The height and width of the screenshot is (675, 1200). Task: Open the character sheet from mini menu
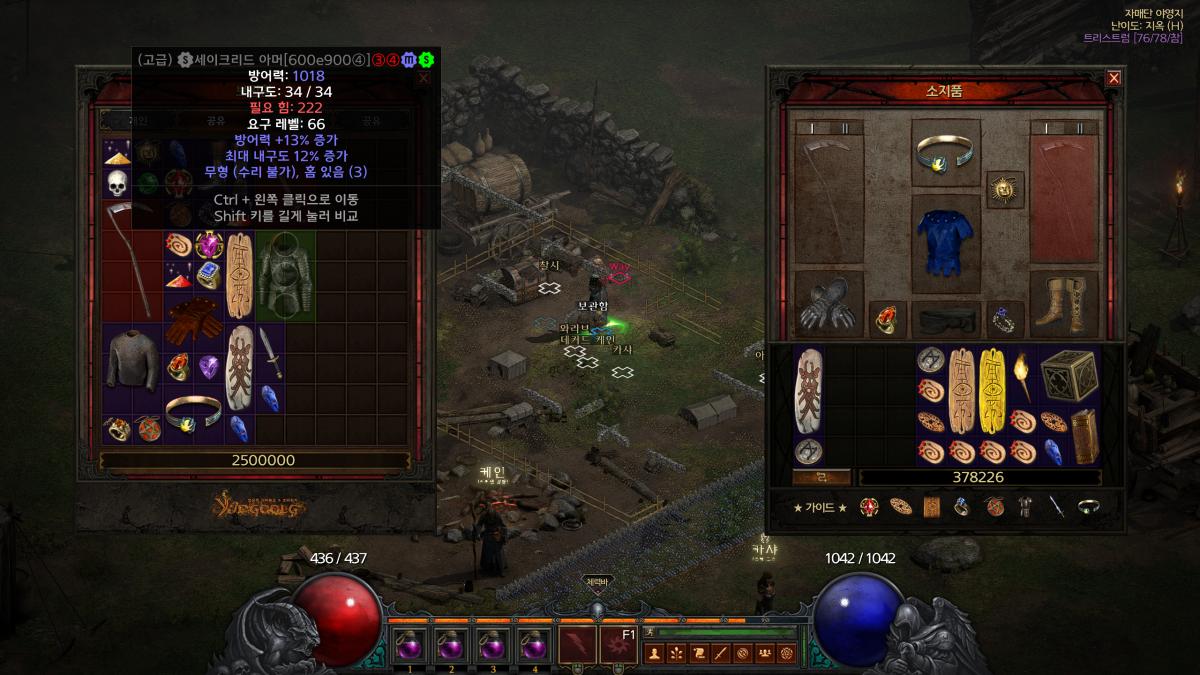coord(655,654)
